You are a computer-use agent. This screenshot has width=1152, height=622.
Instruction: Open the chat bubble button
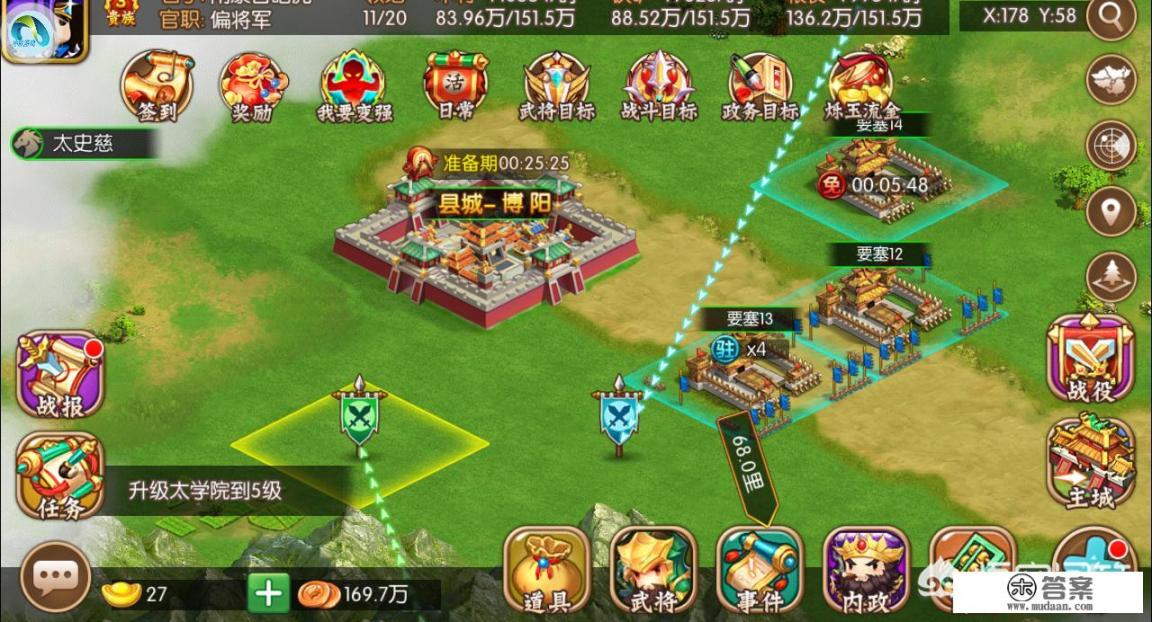point(55,577)
